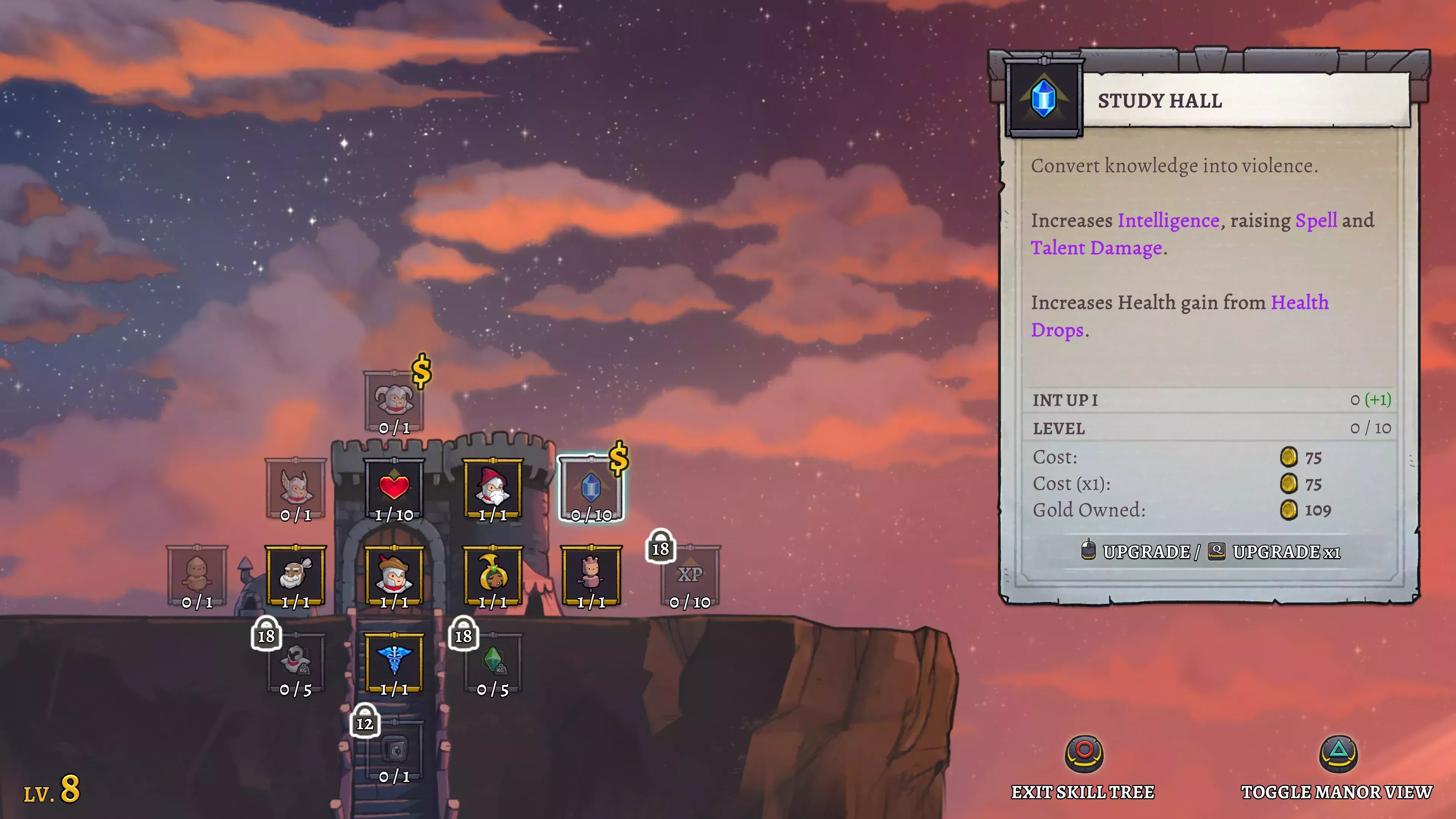Click the locked gray bag node showing 0/5

(x=296, y=661)
